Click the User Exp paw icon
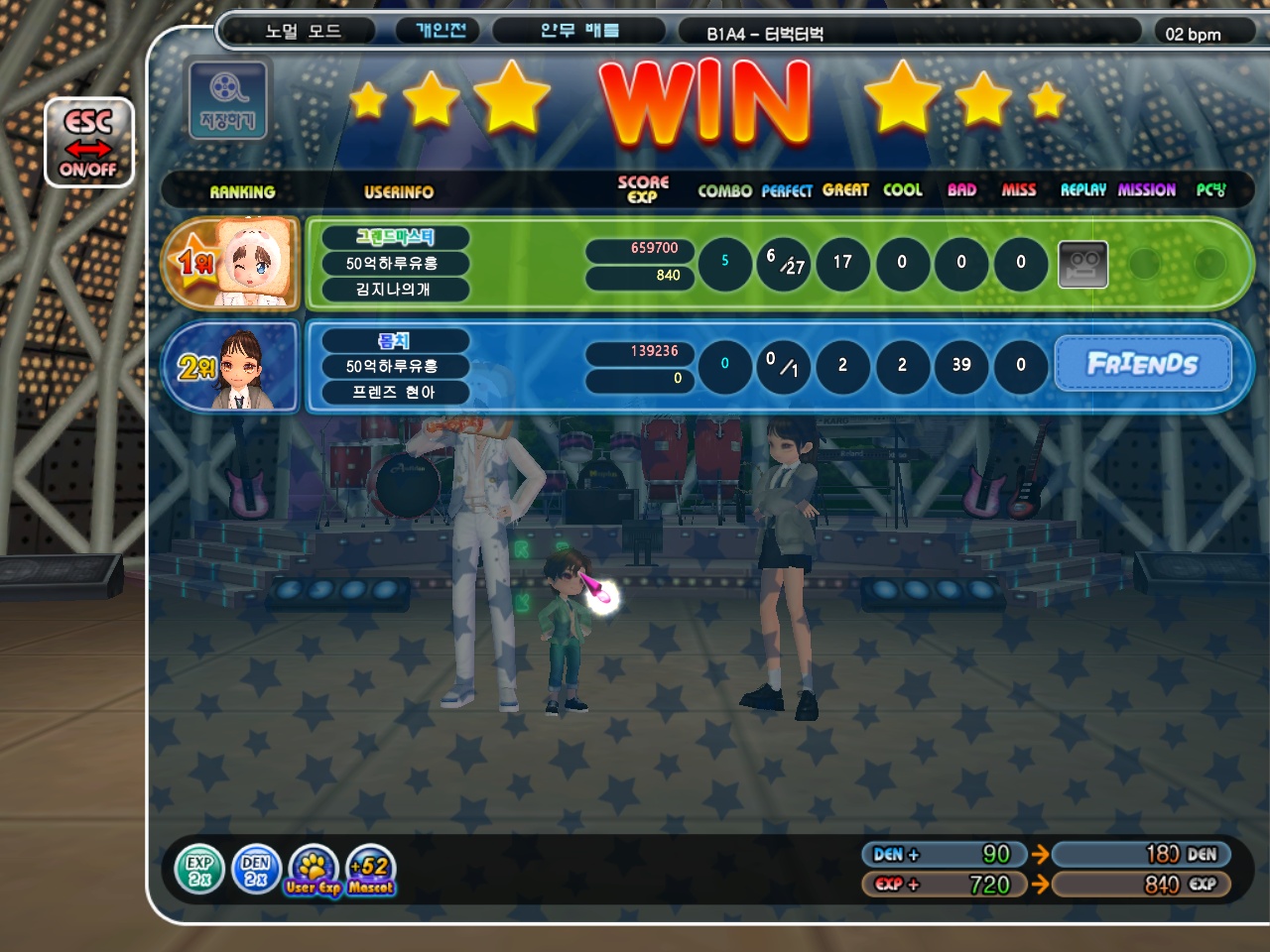 point(314,872)
